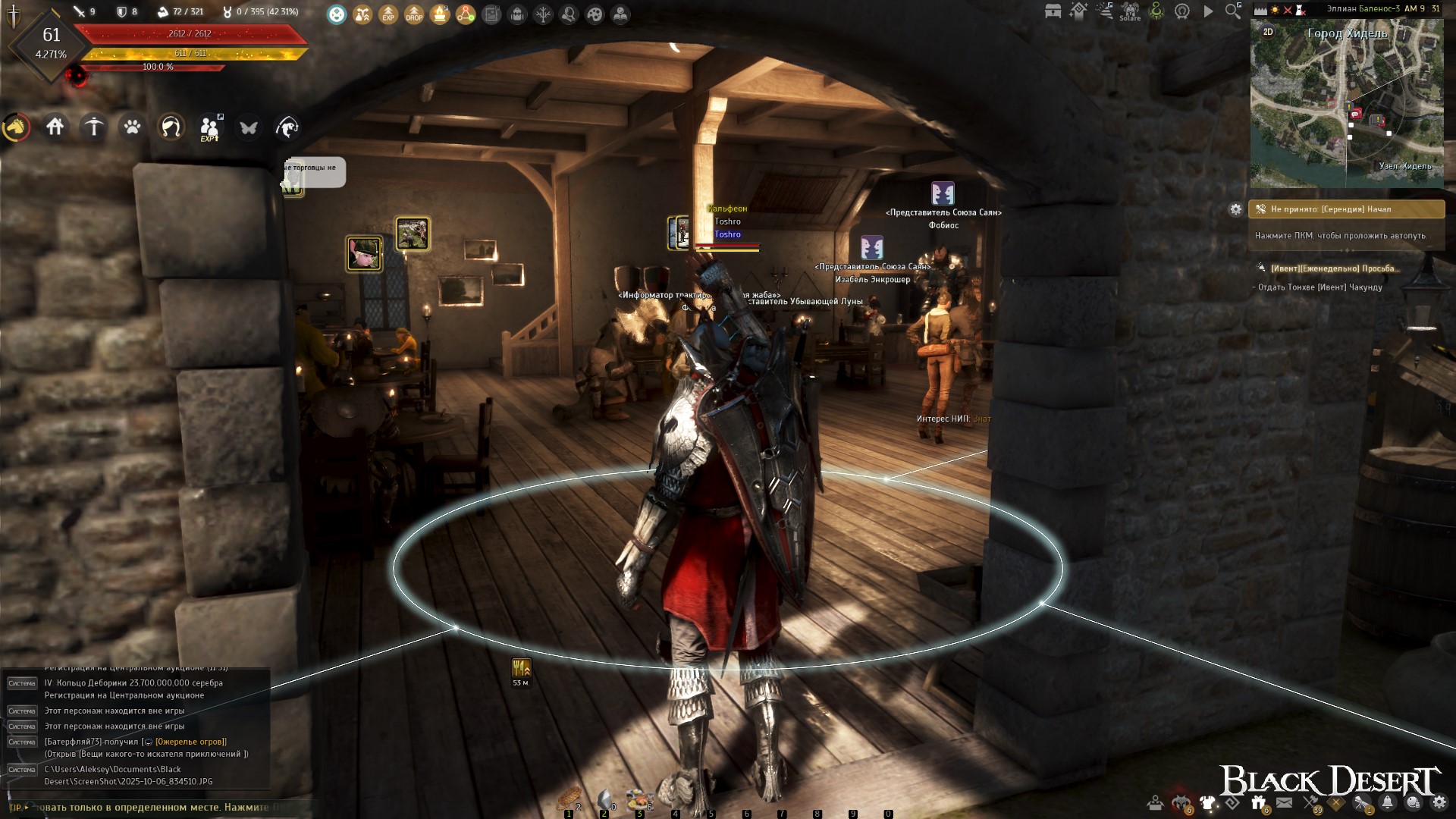Click the house residence icon
Viewport: 1456px width, 819px height.
tap(55, 127)
